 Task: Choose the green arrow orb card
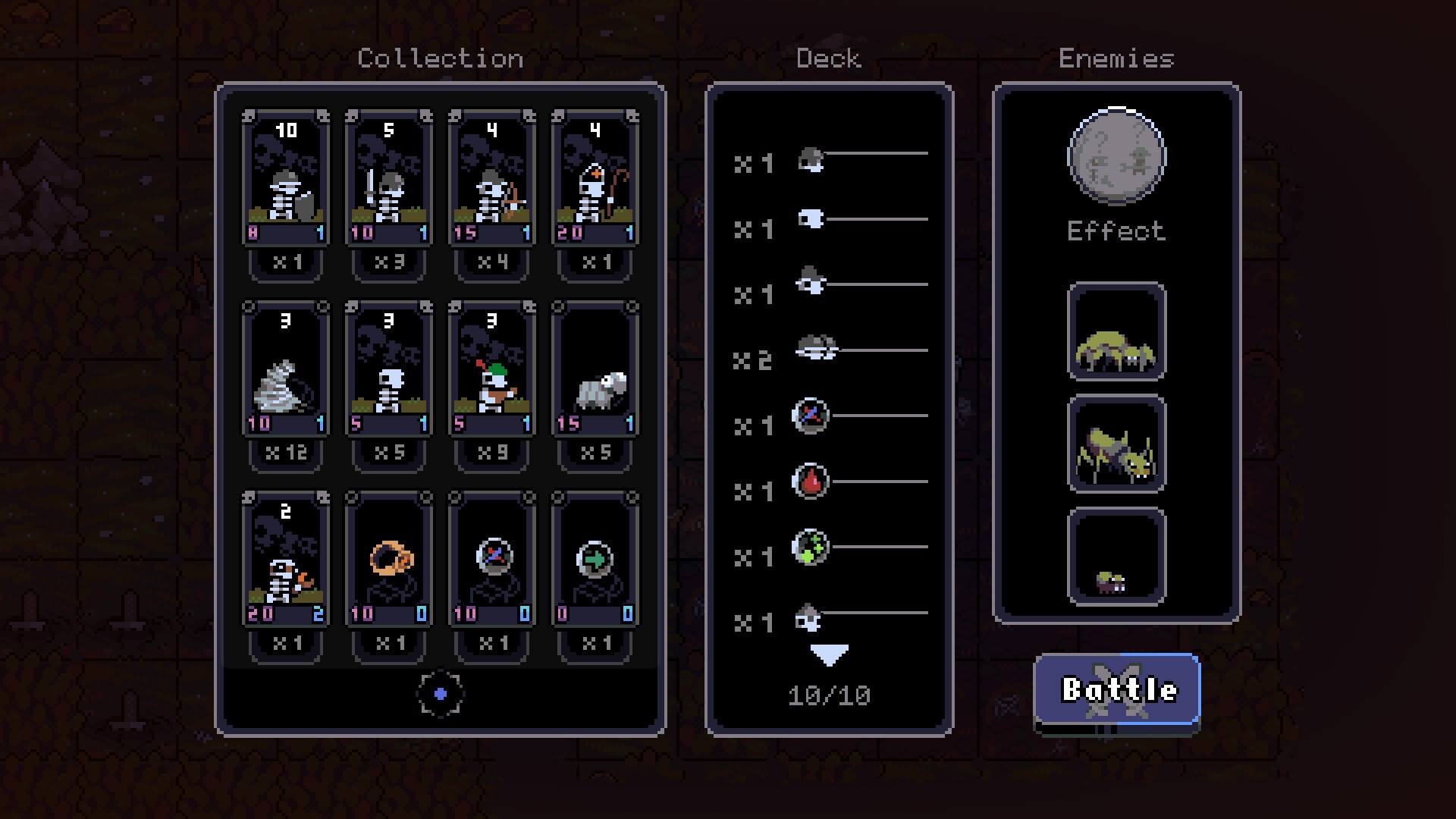pos(595,561)
